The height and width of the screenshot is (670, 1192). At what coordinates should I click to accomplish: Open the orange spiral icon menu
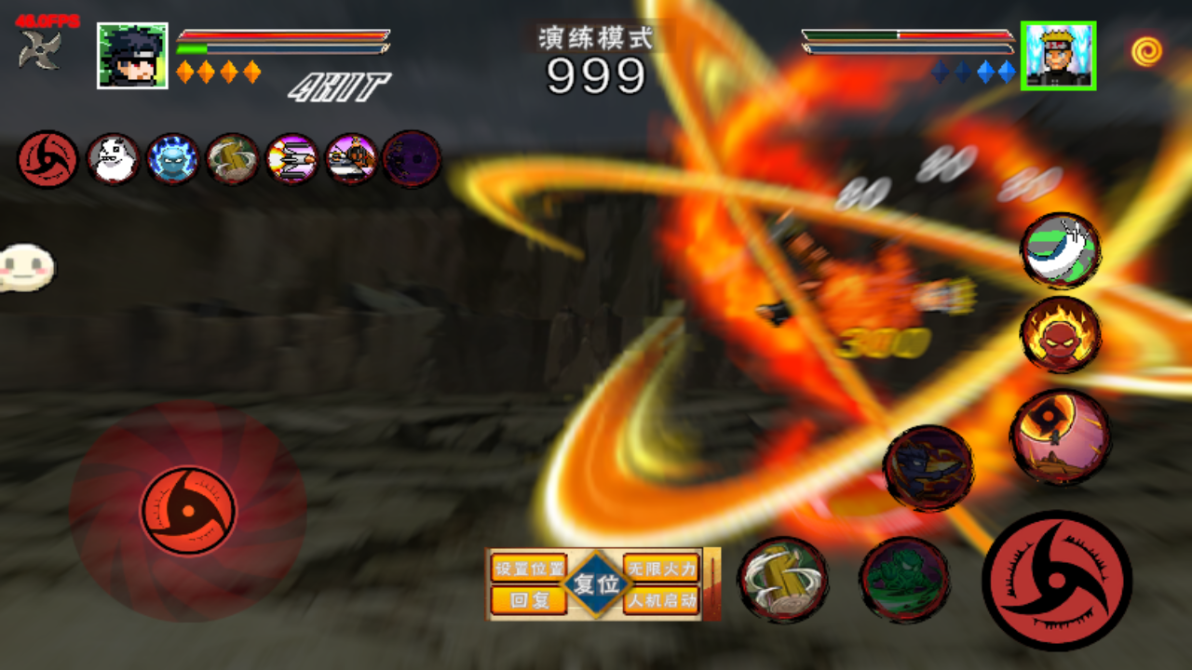tap(1146, 52)
